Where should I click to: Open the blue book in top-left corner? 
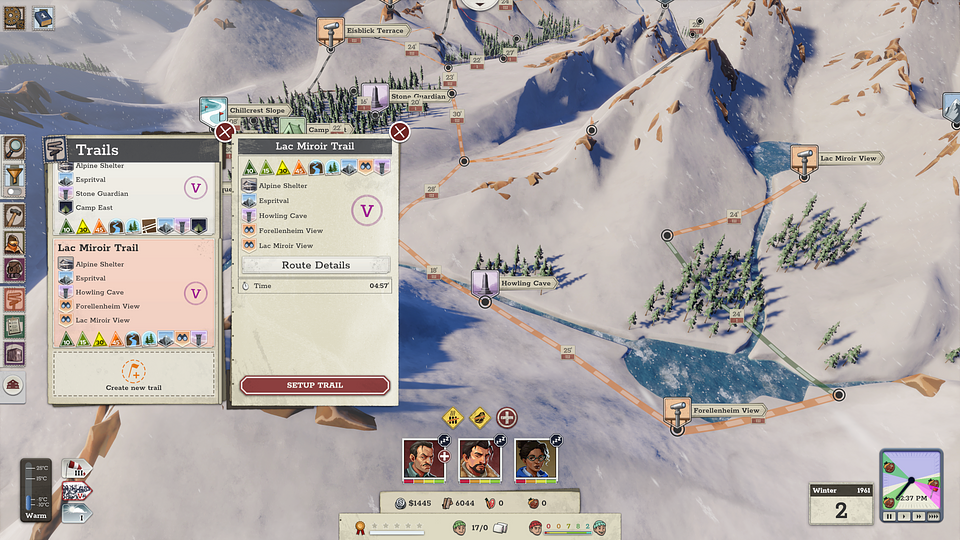[43, 18]
